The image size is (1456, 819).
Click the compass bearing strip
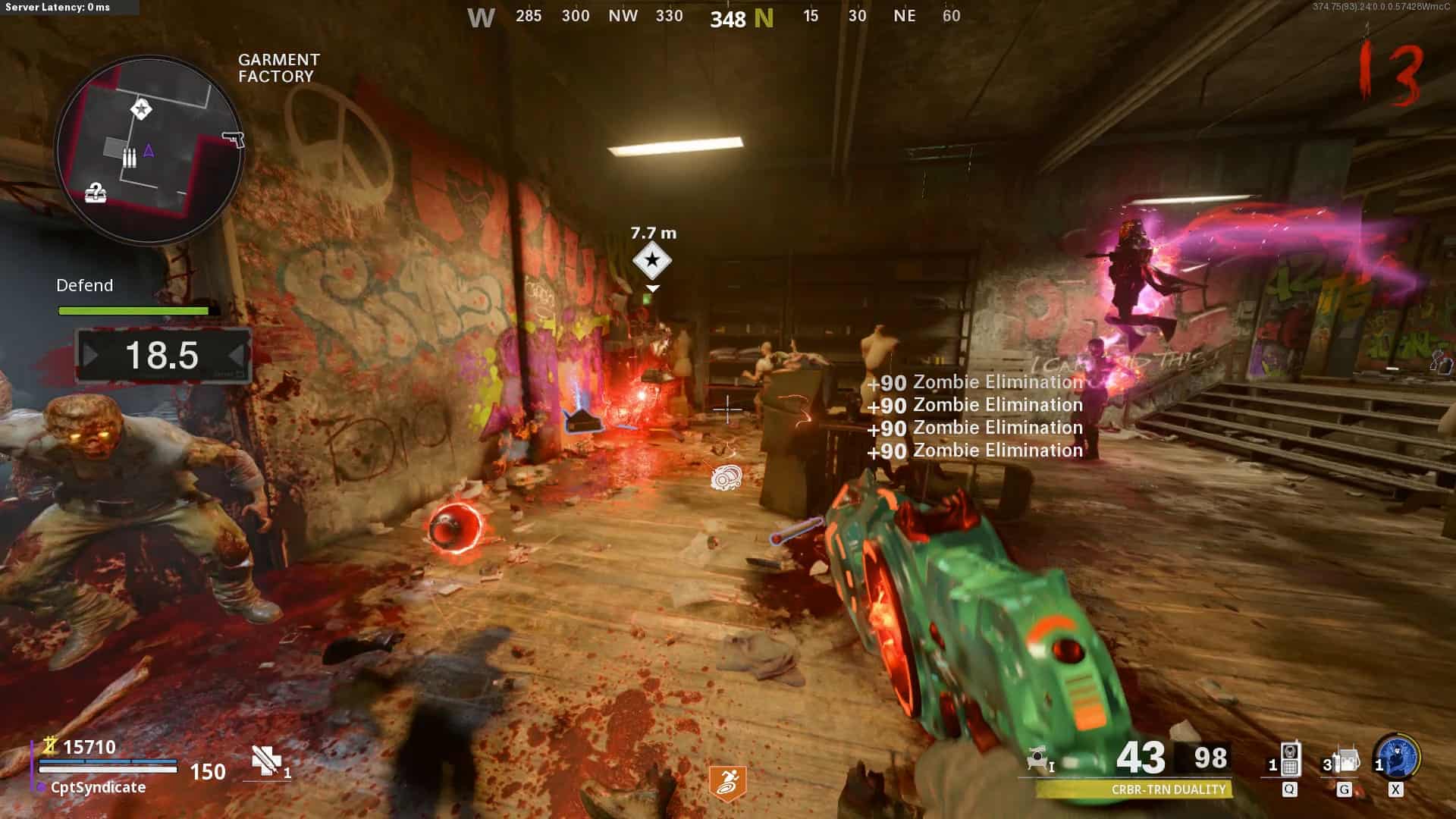tap(714, 17)
